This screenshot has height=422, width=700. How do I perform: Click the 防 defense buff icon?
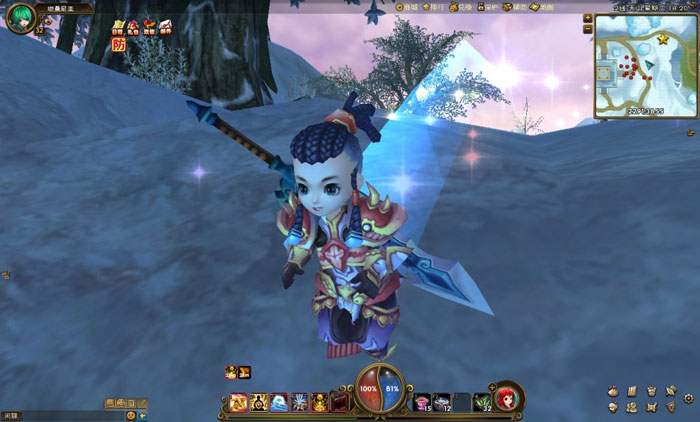pos(119,45)
